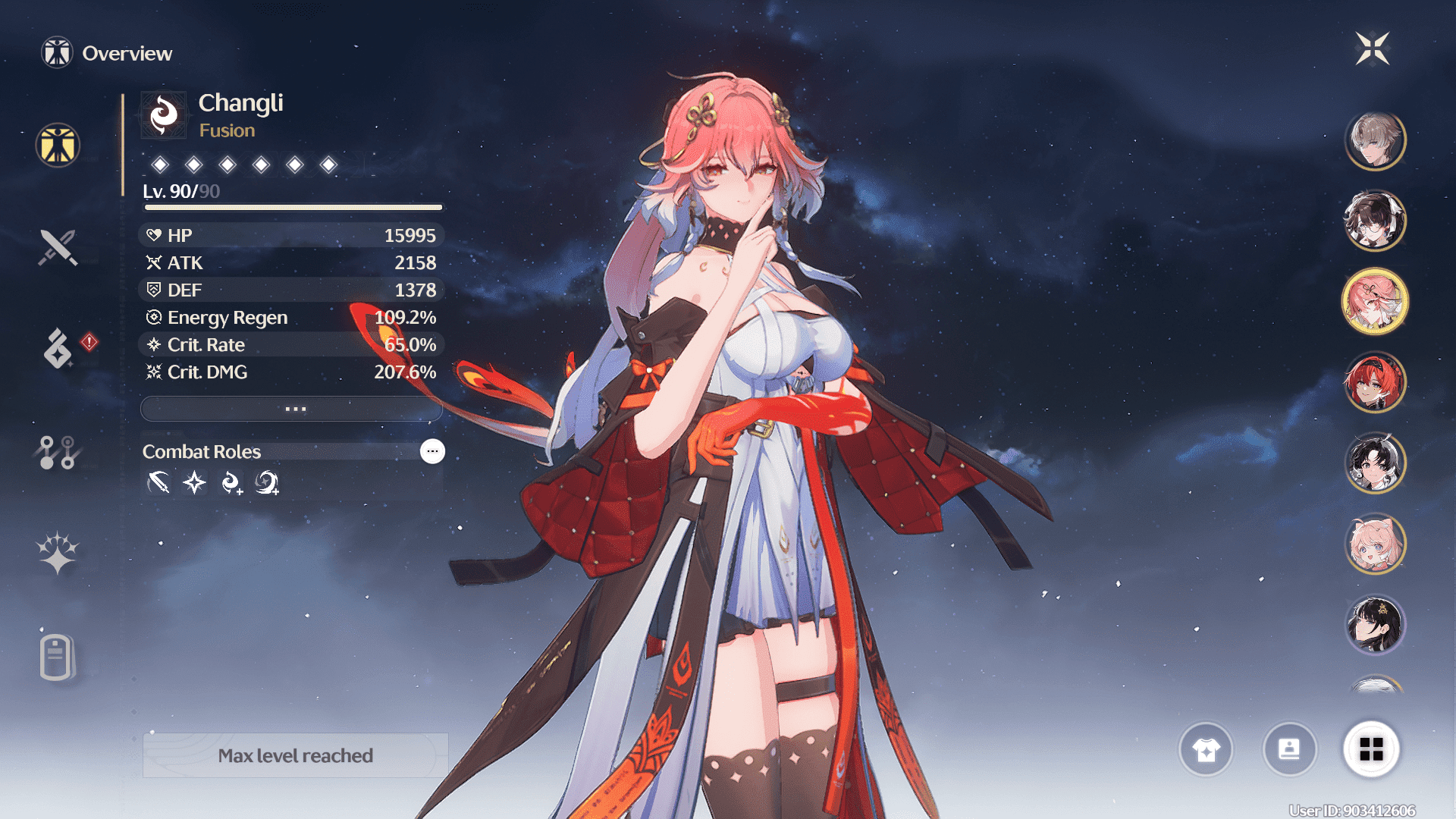The height and width of the screenshot is (819, 1456).
Task: Select the dark-haired character with gold hairpin
Action: 1375,625
